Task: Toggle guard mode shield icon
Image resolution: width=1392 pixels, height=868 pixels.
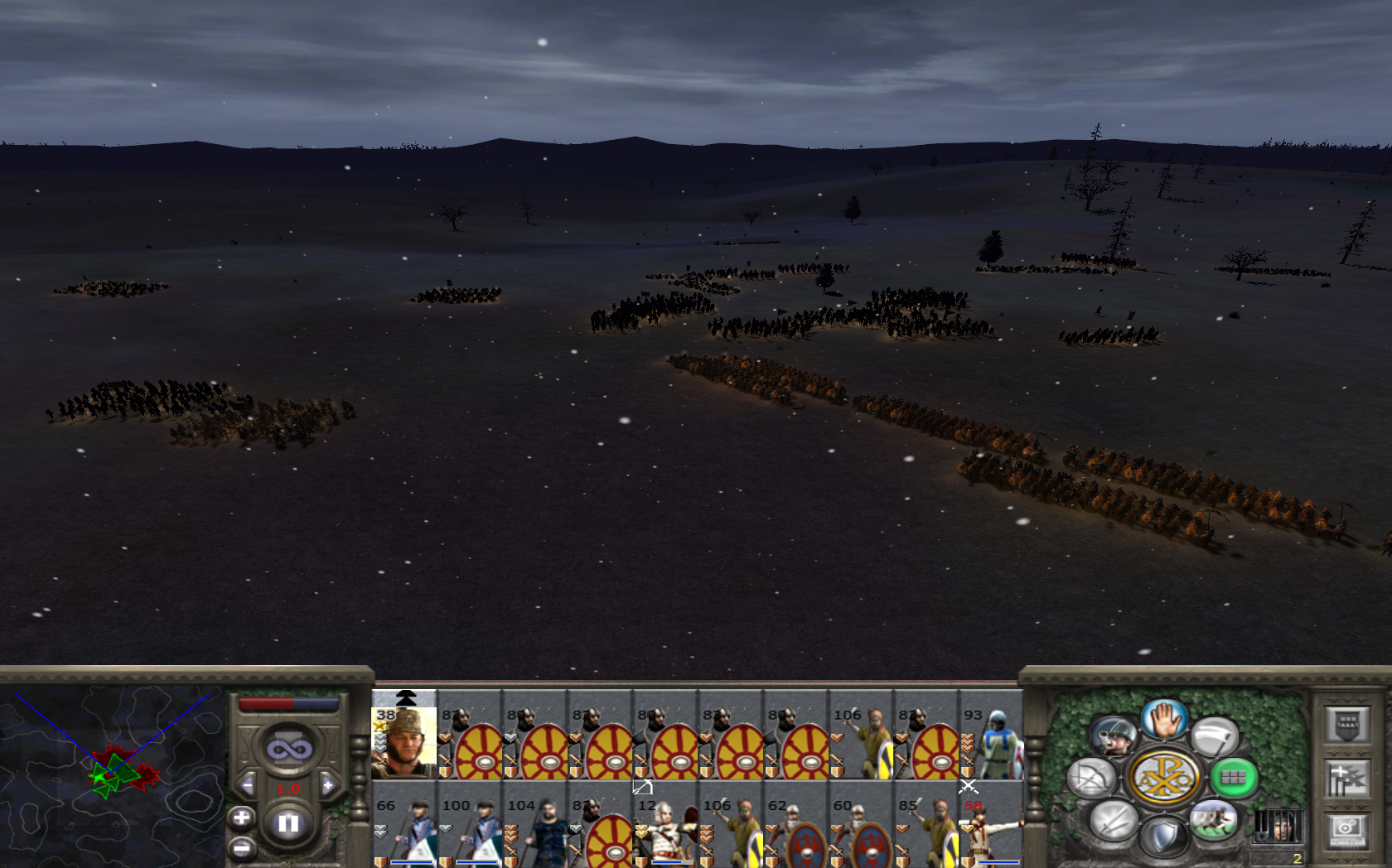Action: pos(1163,837)
